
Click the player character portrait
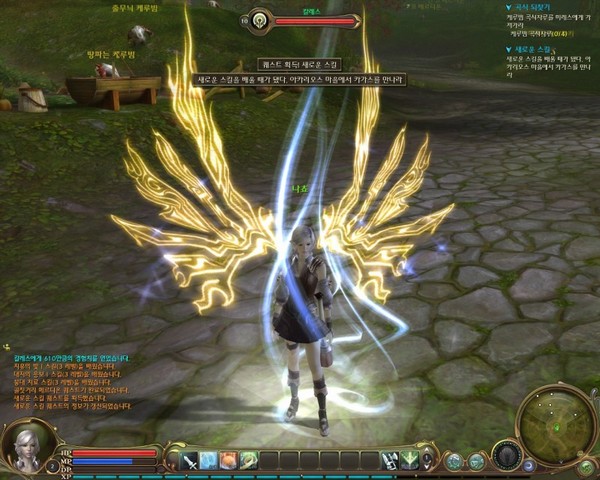pyautogui.click(x=24, y=447)
